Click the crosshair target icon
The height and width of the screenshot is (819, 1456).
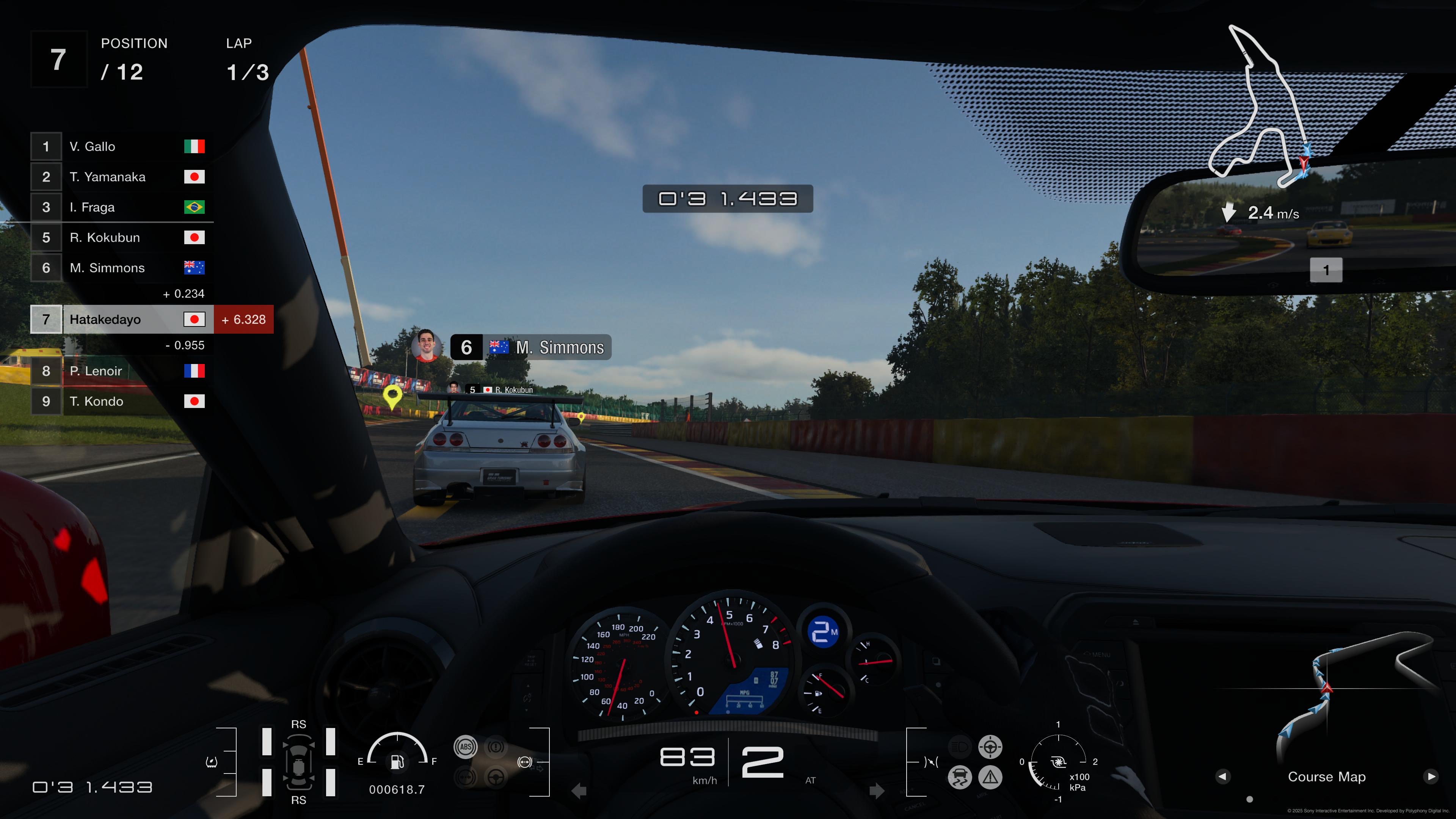coord(990,747)
